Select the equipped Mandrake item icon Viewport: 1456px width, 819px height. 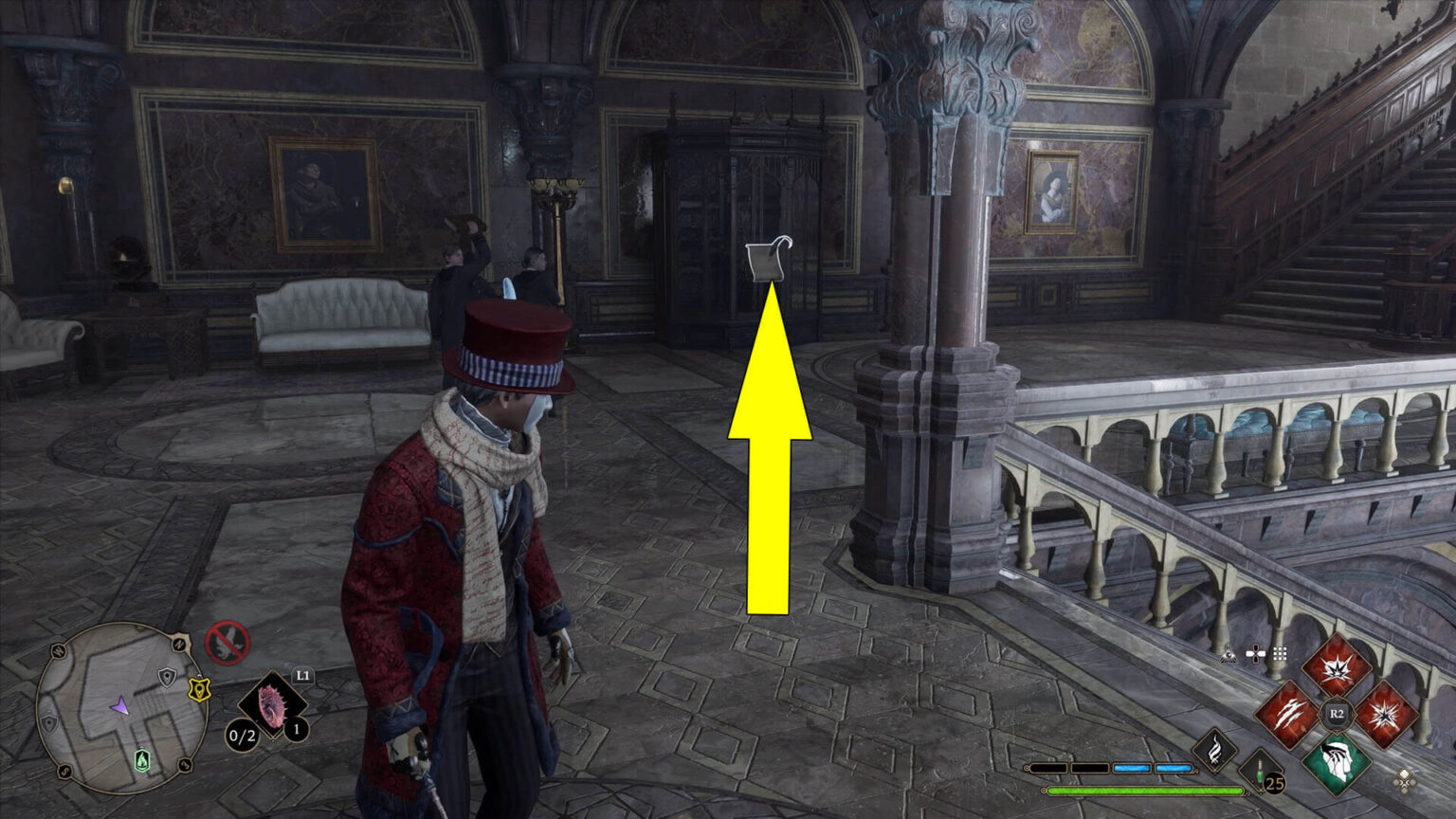coord(272,703)
